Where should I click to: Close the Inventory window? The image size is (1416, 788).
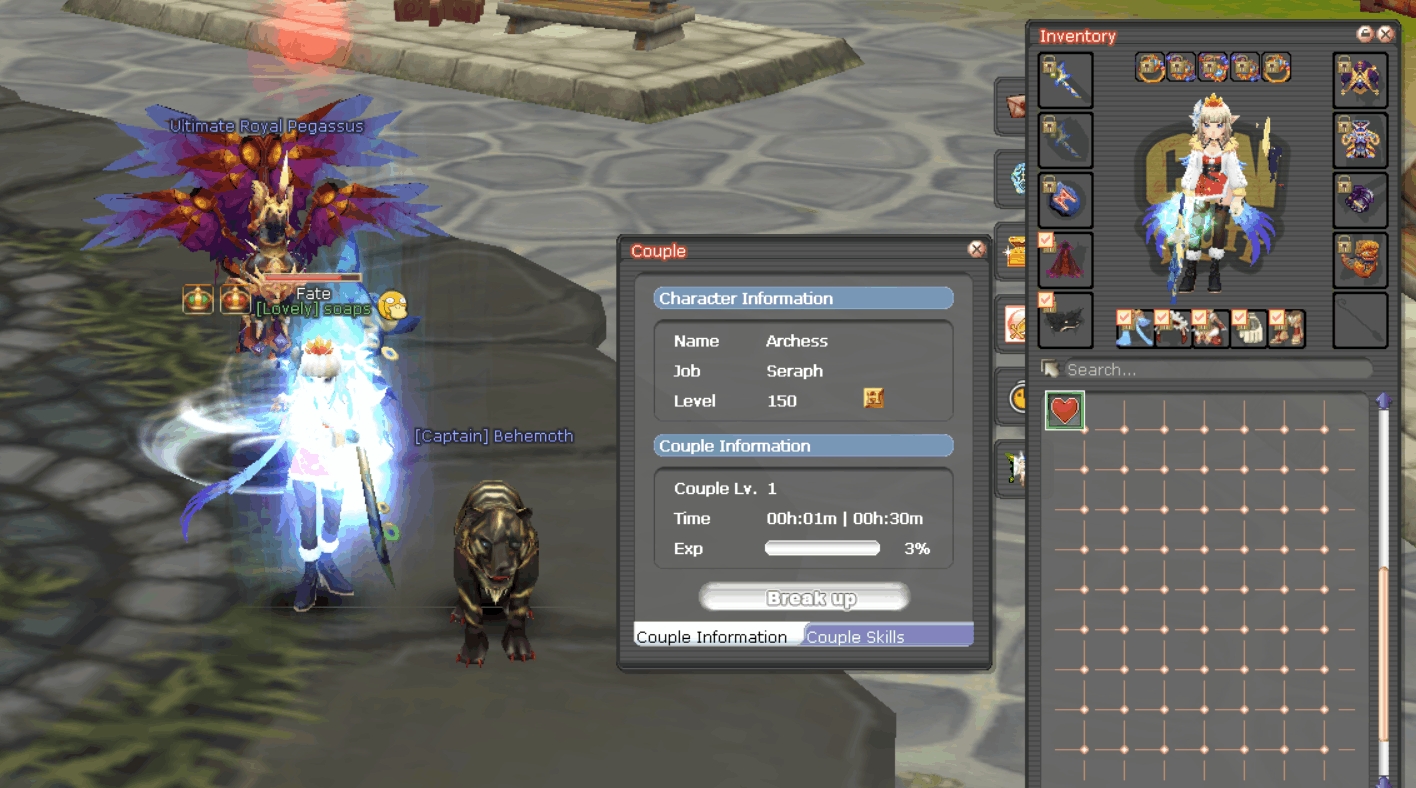(1386, 34)
